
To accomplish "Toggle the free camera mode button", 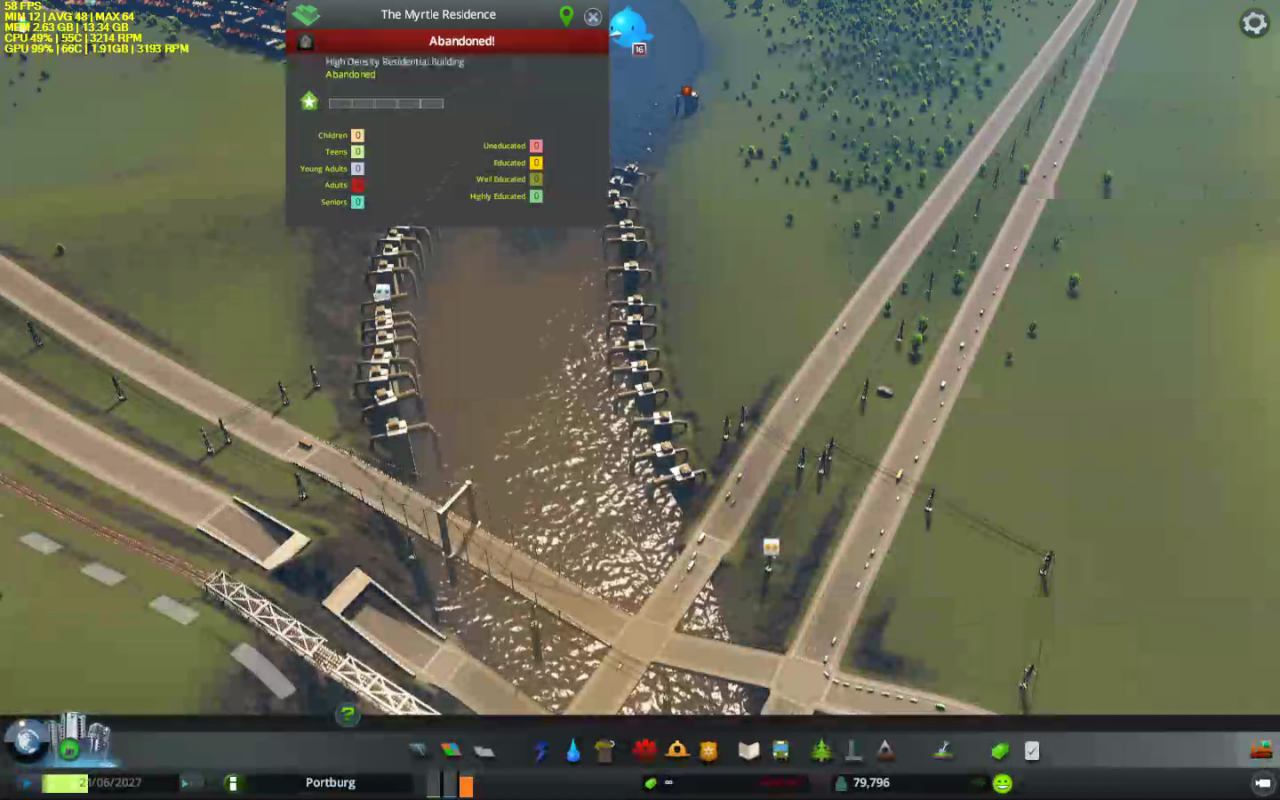I will pos(1262,783).
